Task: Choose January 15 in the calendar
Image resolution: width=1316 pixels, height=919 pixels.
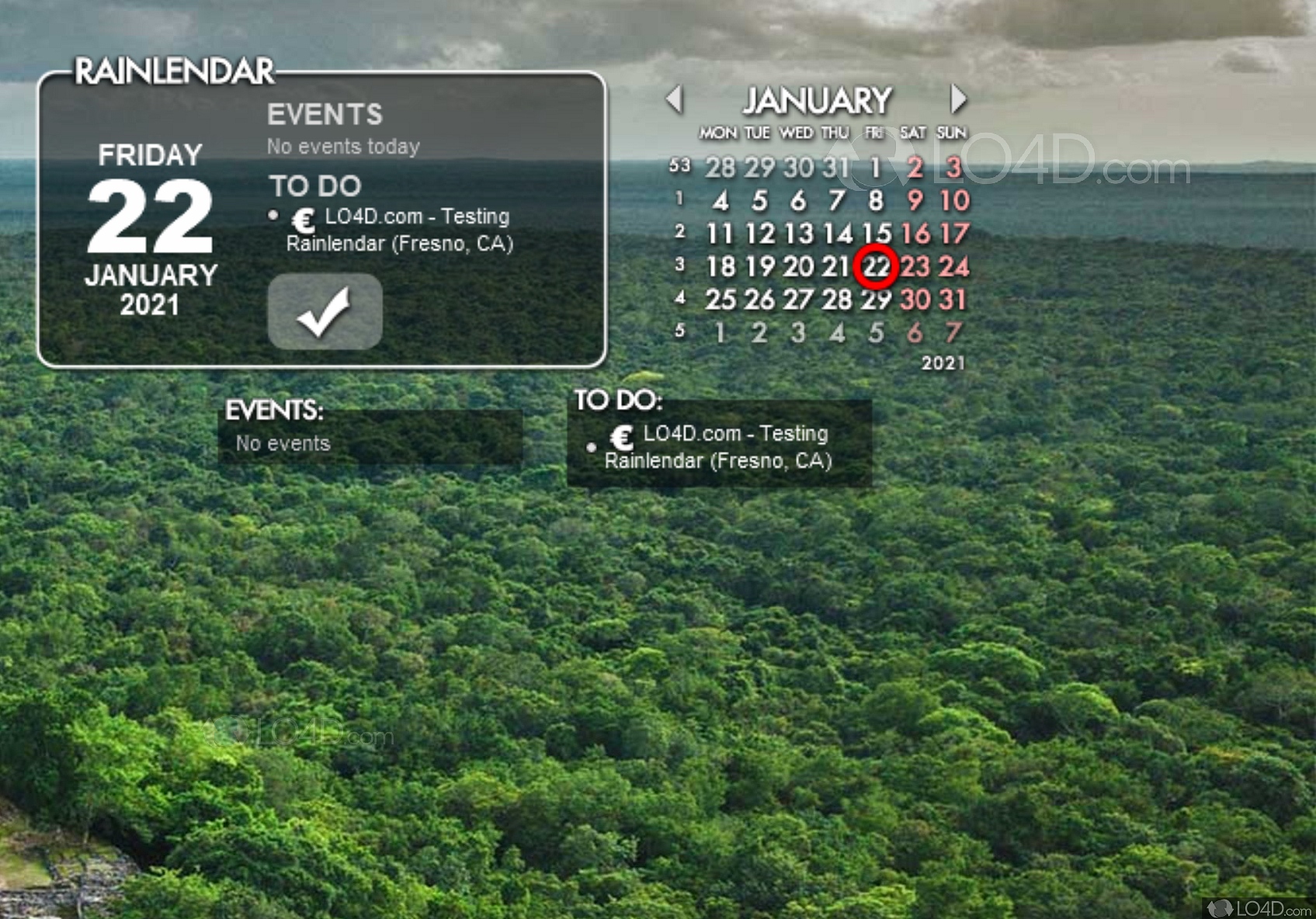Action: [876, 234]
